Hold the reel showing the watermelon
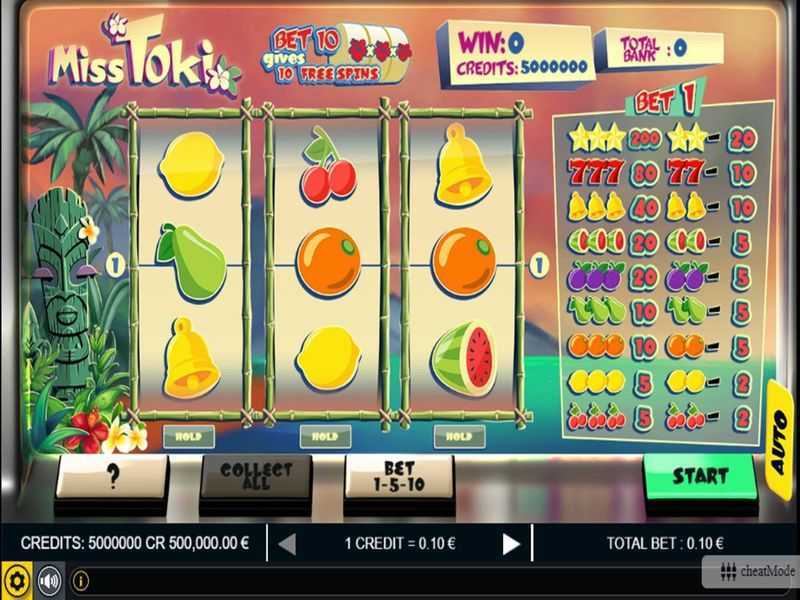800x600 pixels. pyautogui.click(x=459, y=437)
